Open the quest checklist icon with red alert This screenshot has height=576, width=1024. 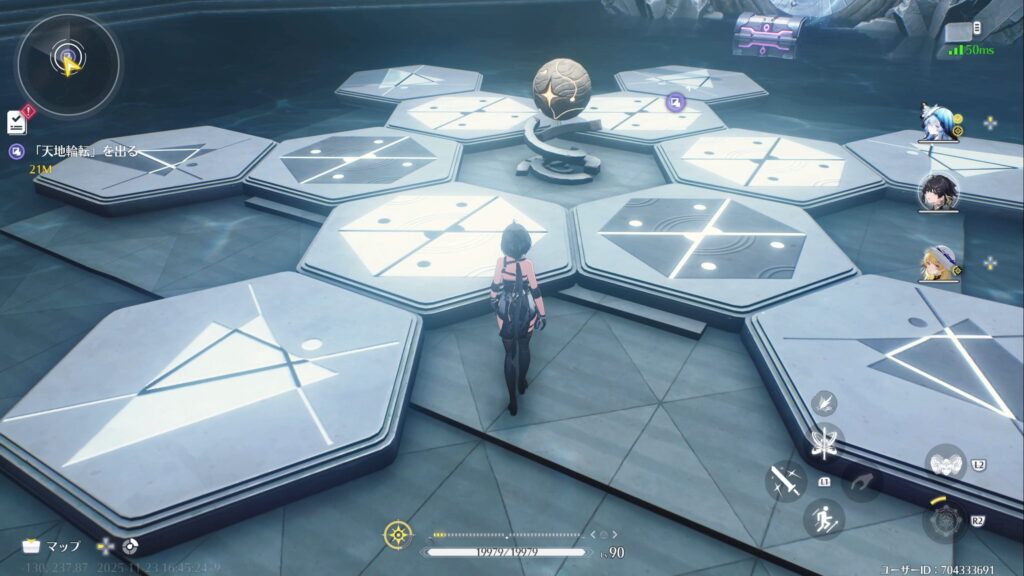coord(17,122)
